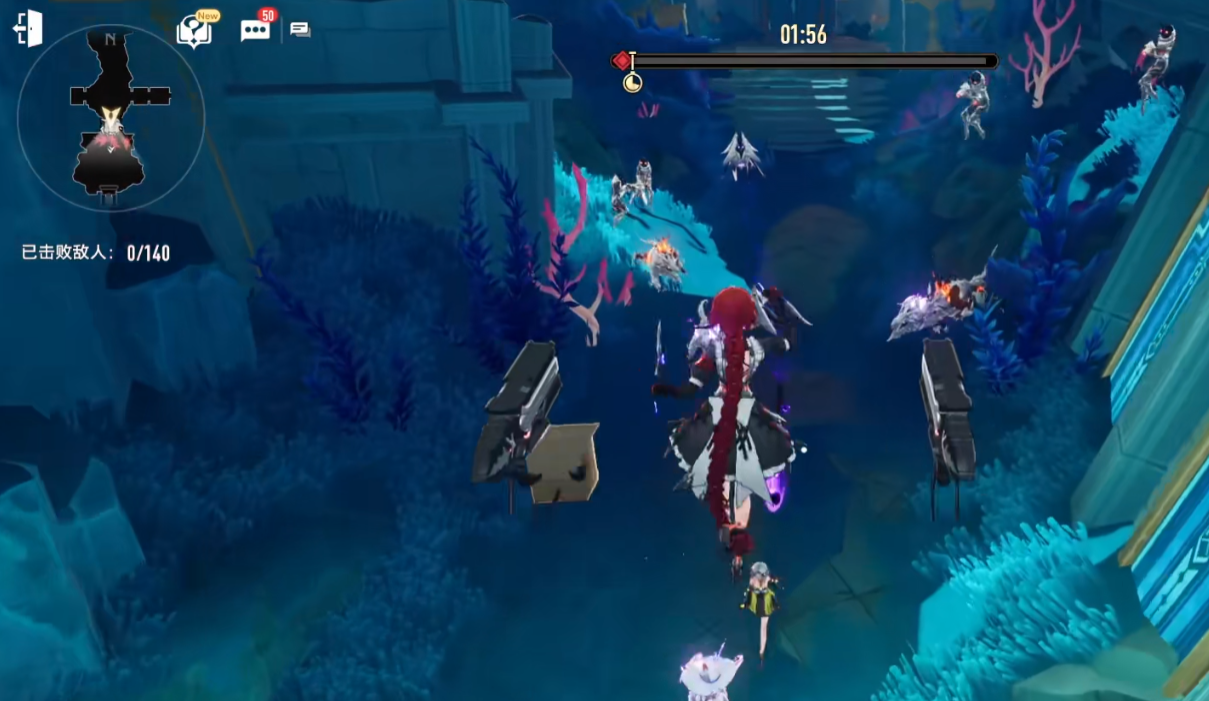
Task: Open the circular minimap
Action: 111,118
